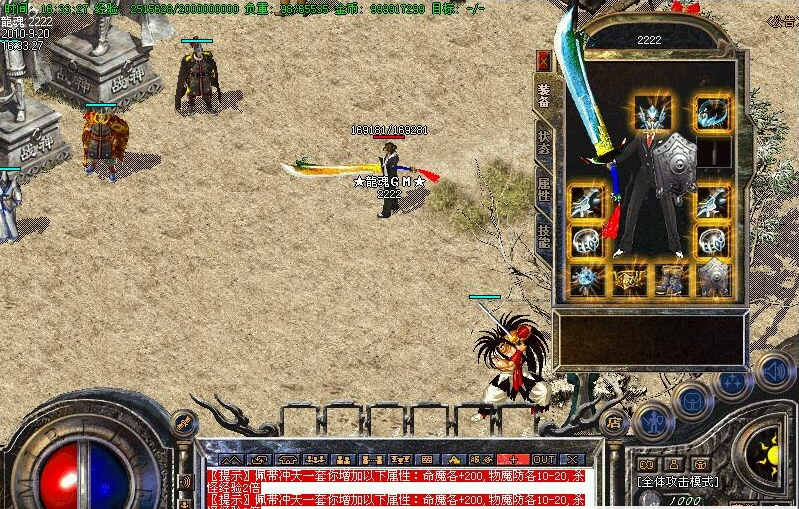Image resolution: width=799 pixels, height=509 pixels.
Task: Open the 状态 status tab
Action: 544,143
